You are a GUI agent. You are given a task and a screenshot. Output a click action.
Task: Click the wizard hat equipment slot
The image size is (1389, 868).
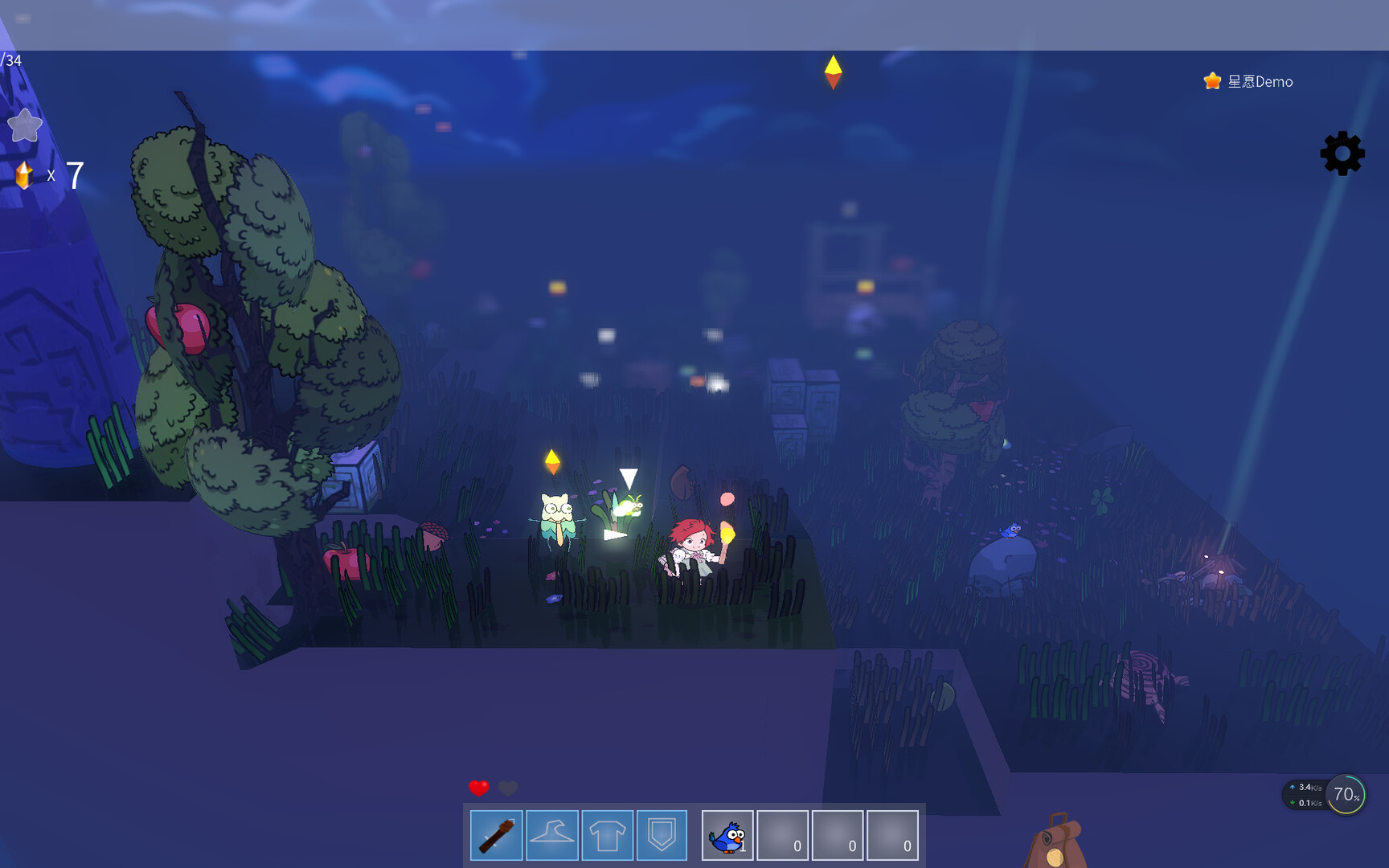tap(551, 835)
